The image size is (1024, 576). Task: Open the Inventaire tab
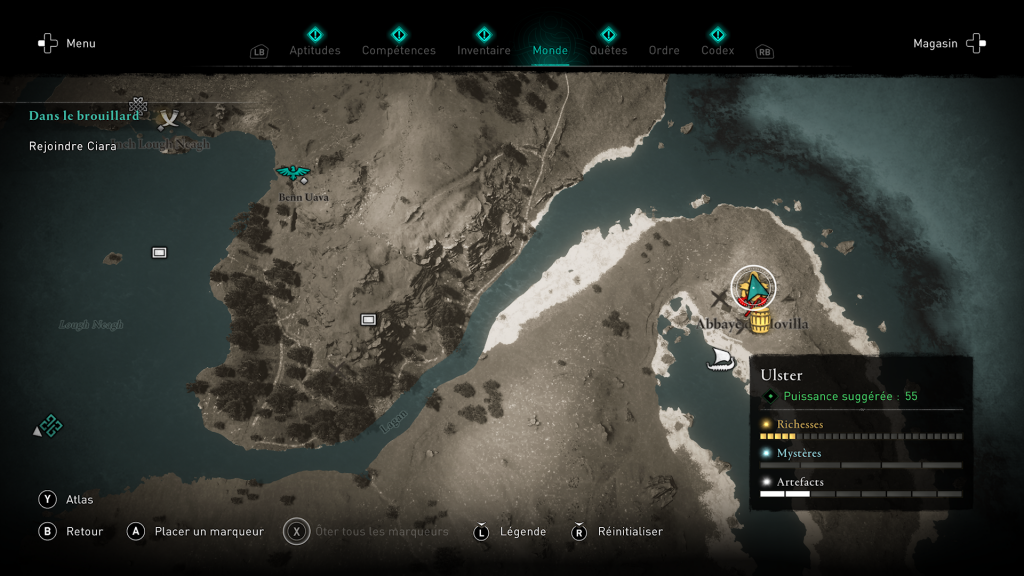484,50
